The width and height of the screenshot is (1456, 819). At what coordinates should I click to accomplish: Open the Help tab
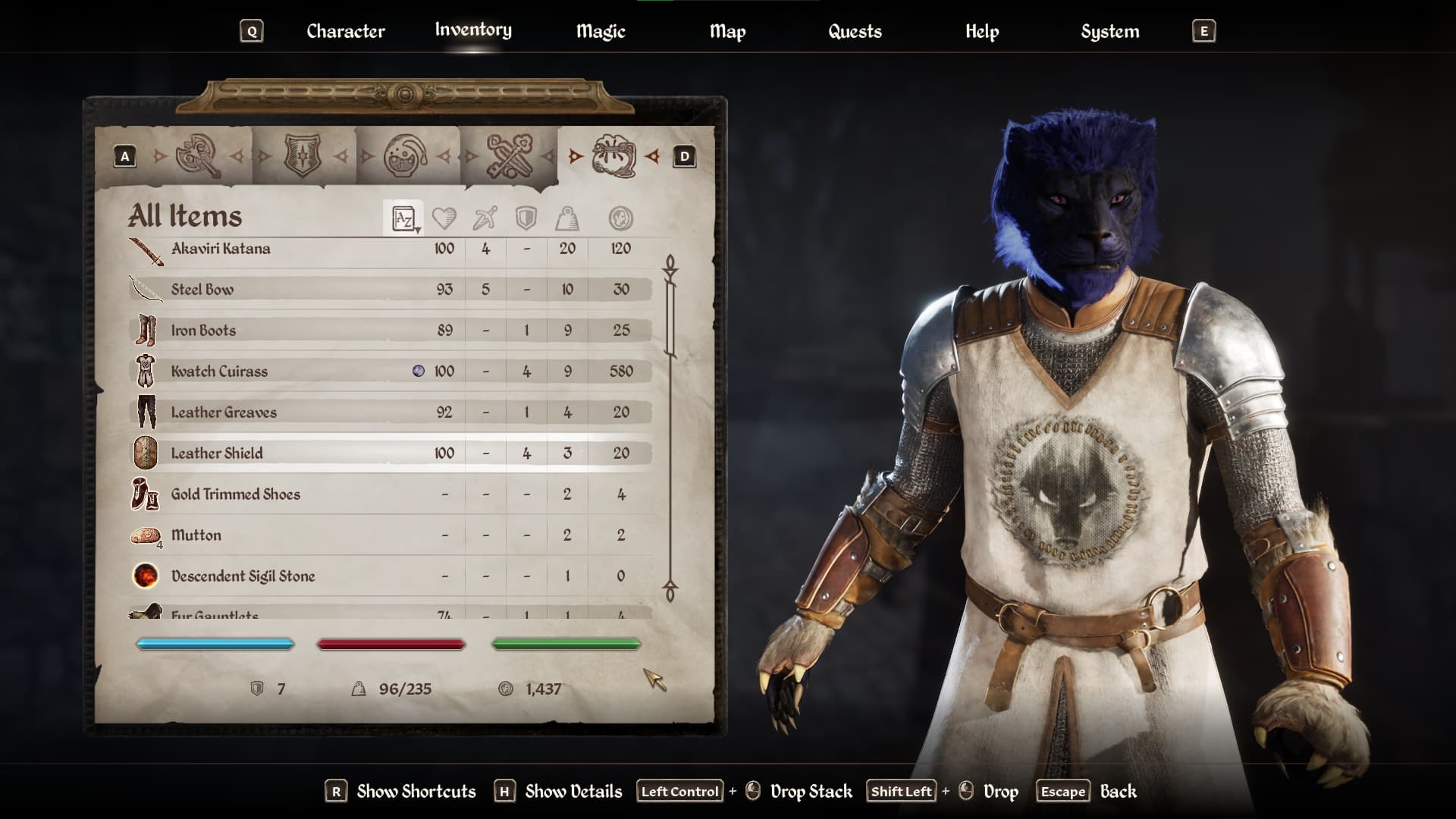[982, 31]
